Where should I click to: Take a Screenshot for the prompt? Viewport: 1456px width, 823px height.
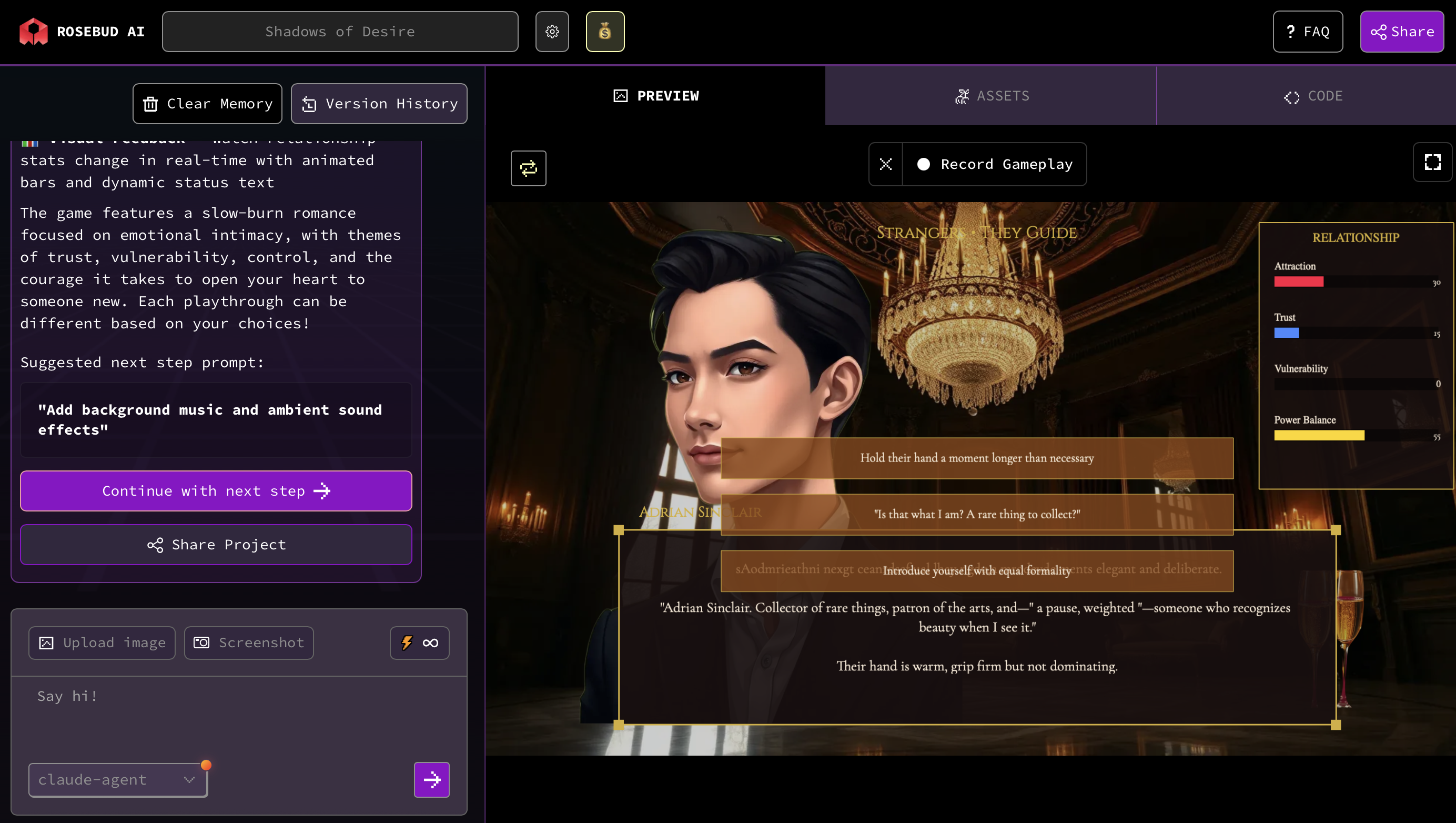(249, 643)
